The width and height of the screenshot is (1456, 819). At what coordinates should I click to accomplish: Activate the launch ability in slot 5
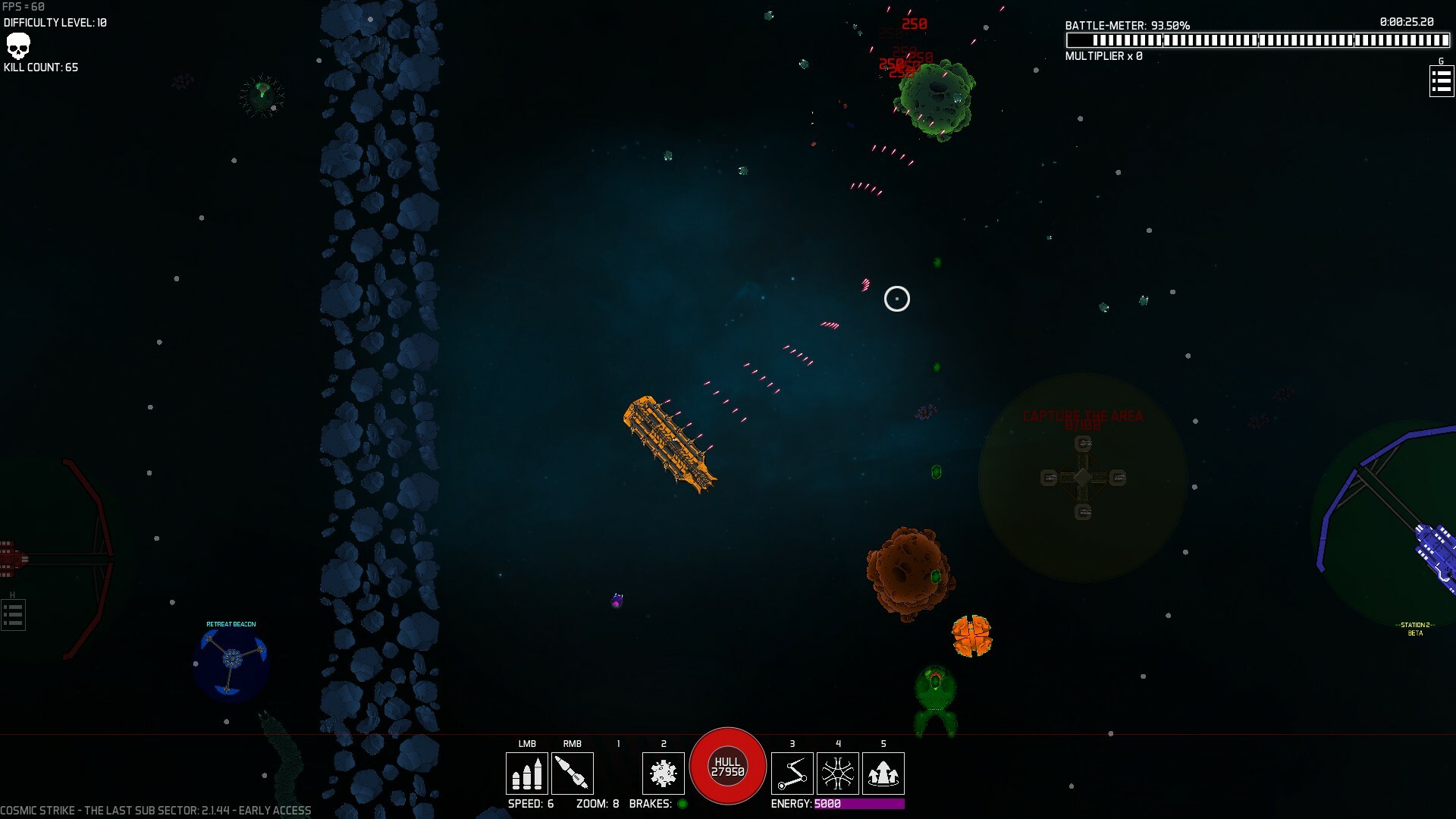tap(883, 773)
